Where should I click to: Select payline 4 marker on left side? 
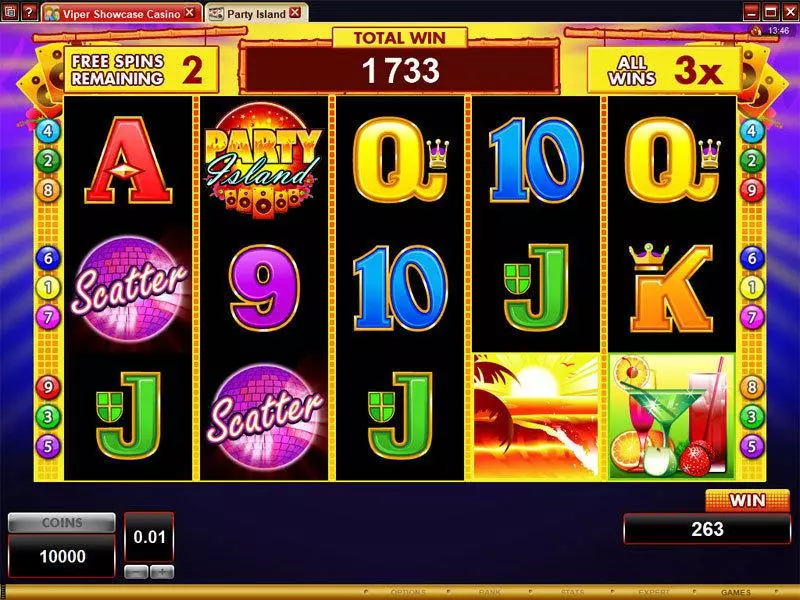(46, 130)
